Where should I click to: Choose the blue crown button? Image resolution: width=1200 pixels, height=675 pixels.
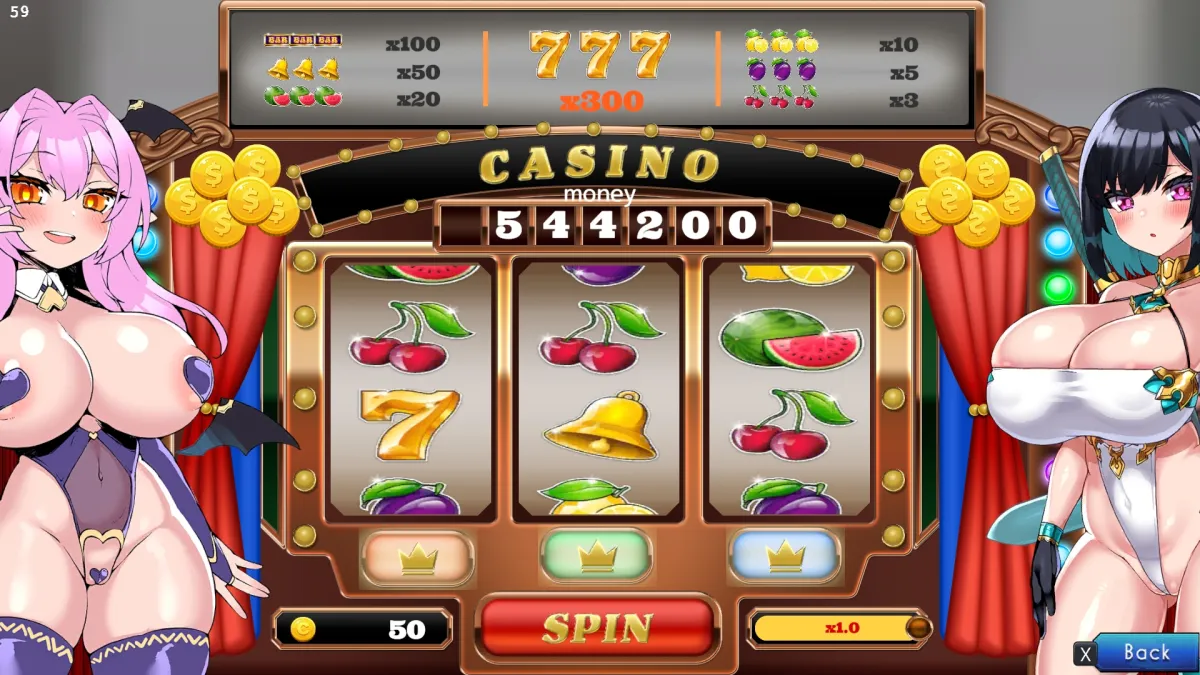pyautogui.click(x=785, y=556)
